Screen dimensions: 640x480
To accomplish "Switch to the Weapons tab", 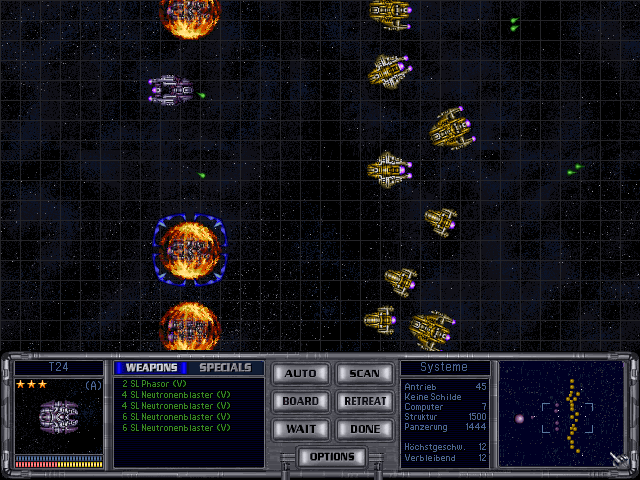I will click(x=150, y=367).
